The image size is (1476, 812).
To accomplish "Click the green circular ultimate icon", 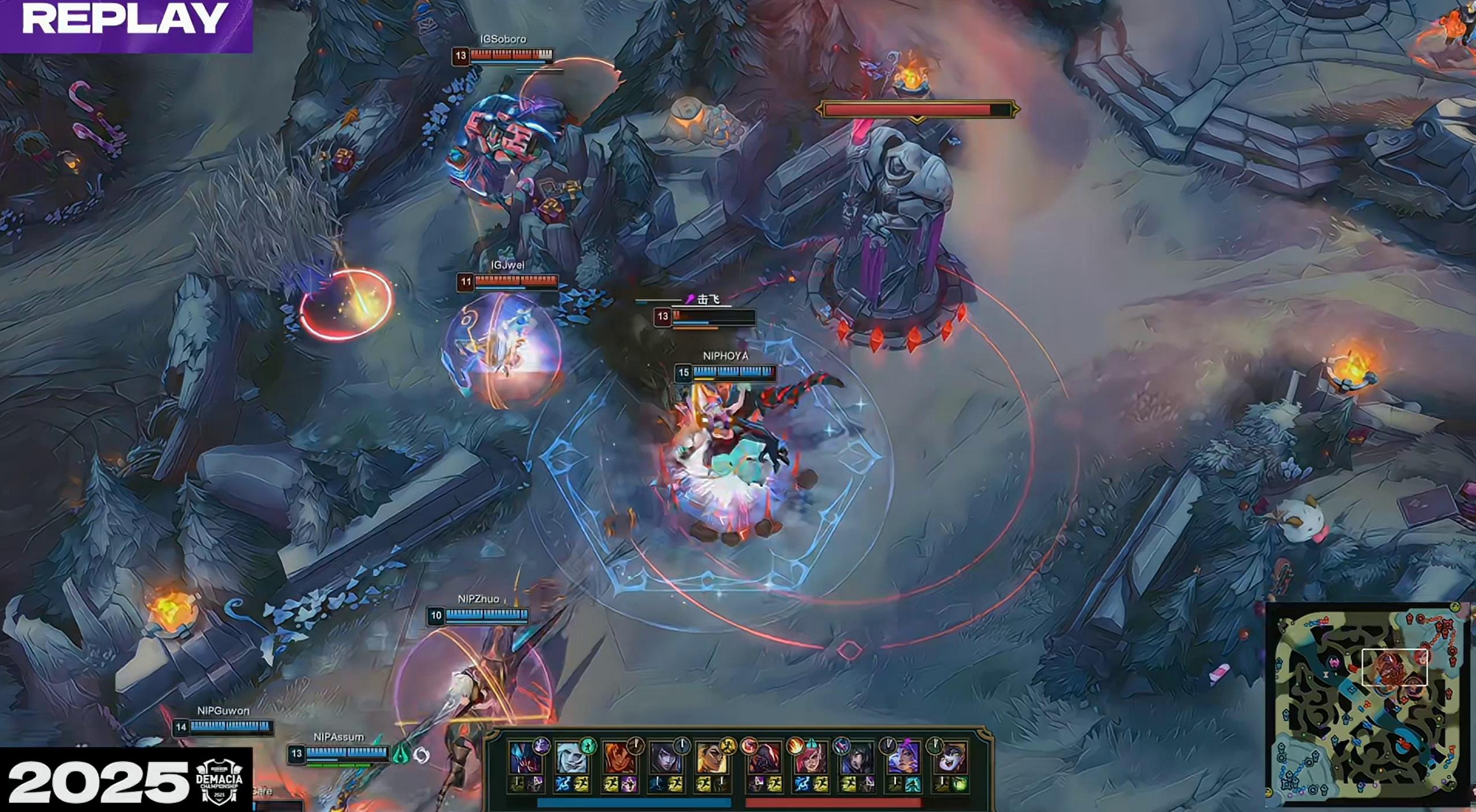I will pyautogui.click(x=588, y=745).
